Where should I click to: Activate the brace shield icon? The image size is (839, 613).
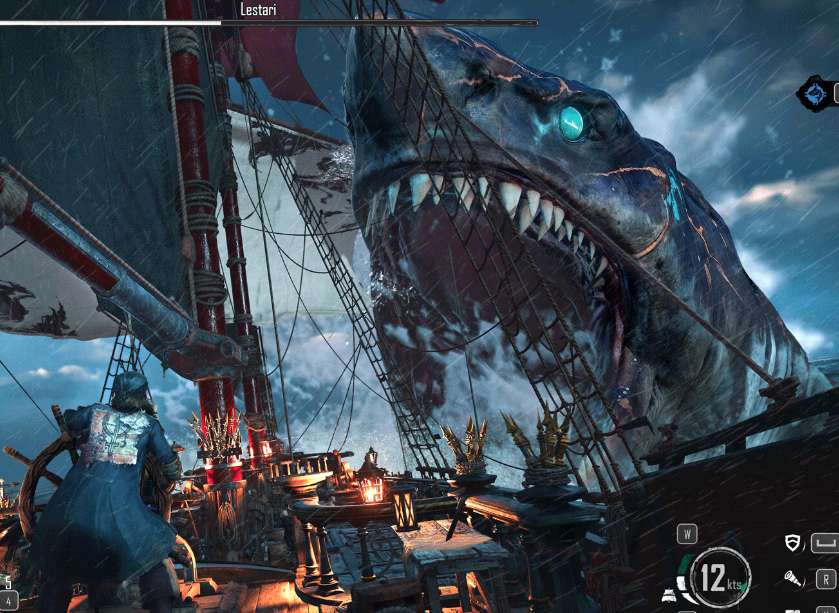794,543
